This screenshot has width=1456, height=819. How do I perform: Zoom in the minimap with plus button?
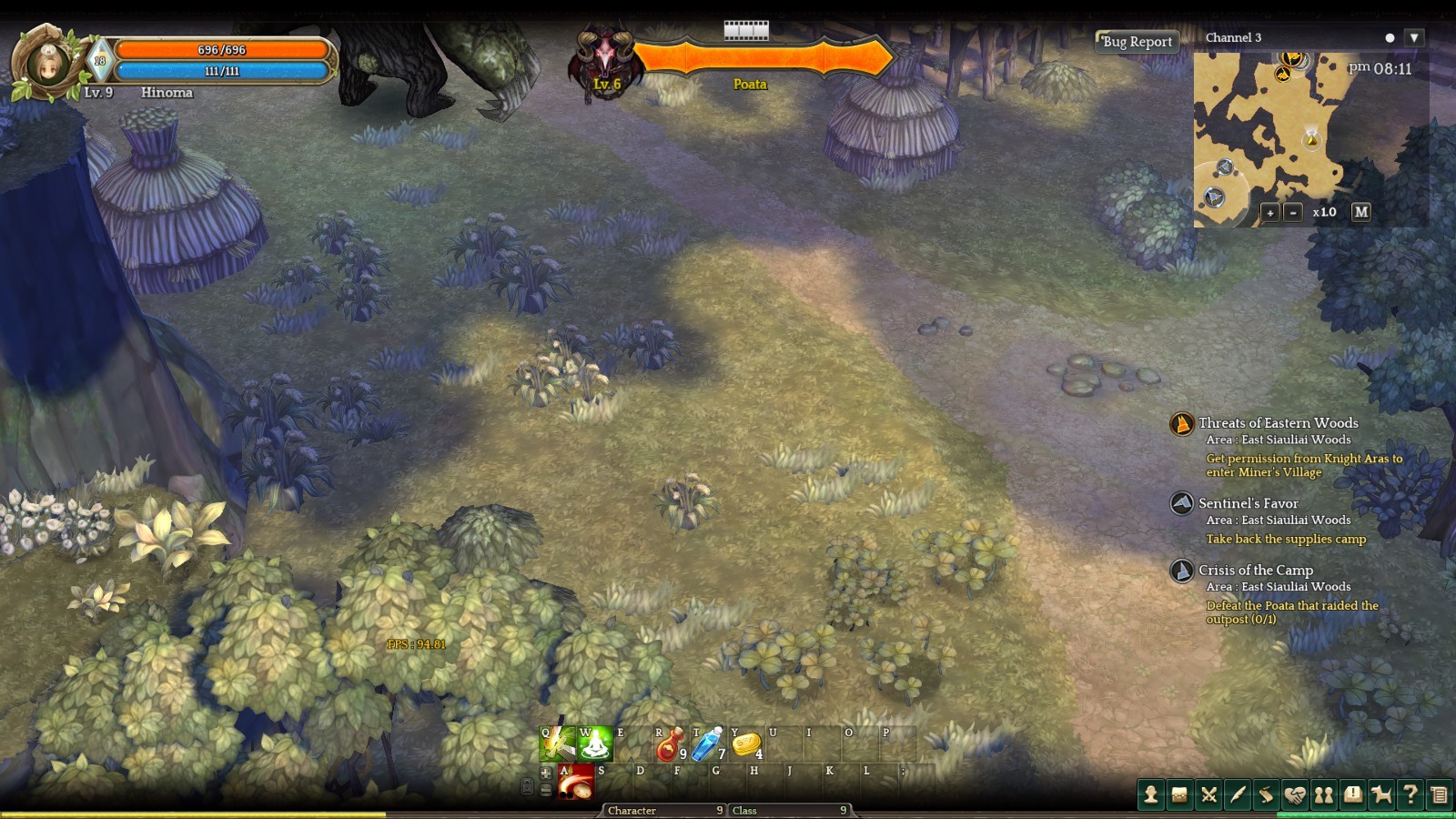tap(1270, 212)
